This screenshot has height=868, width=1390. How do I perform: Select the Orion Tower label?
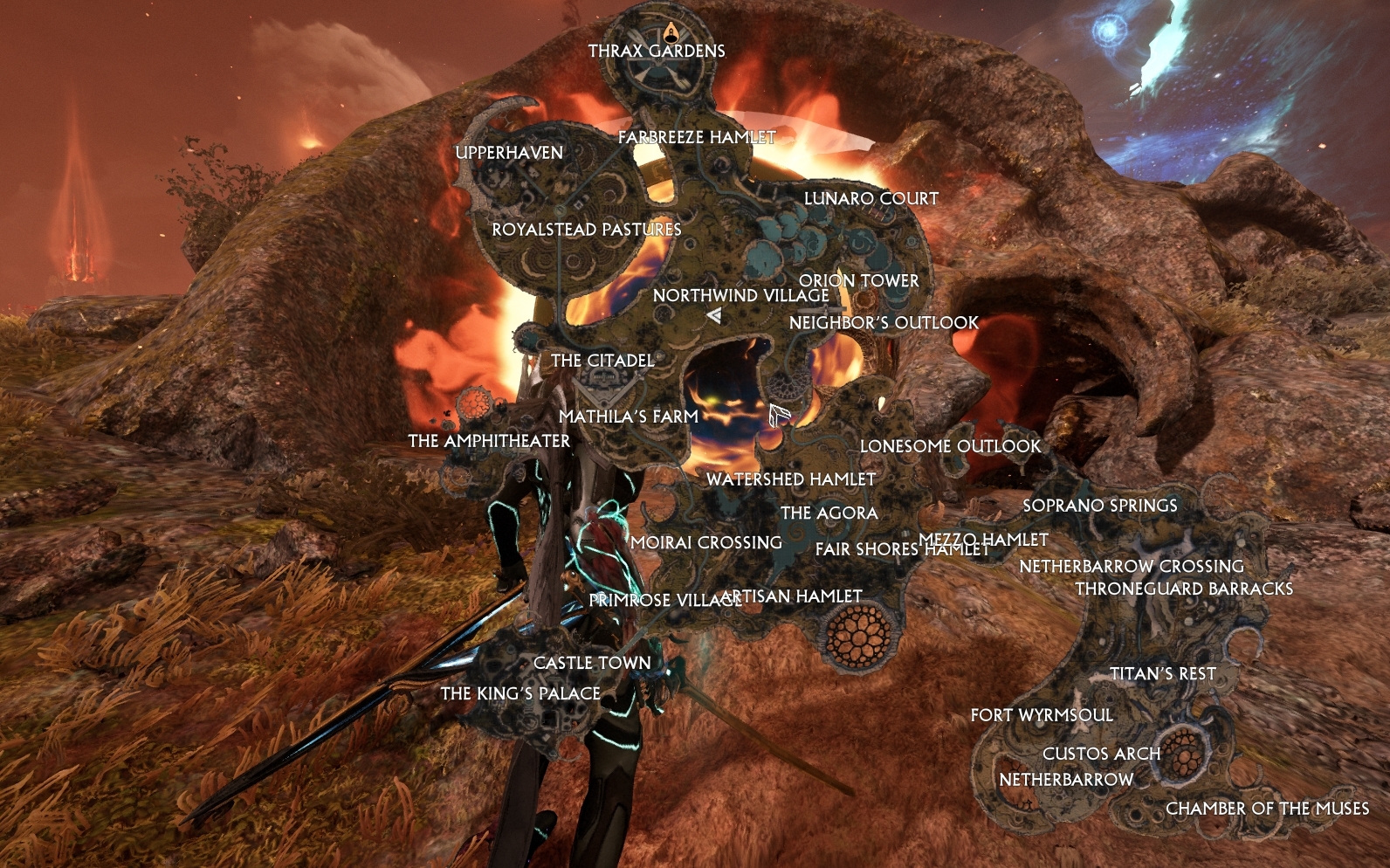tap(859, 281)
